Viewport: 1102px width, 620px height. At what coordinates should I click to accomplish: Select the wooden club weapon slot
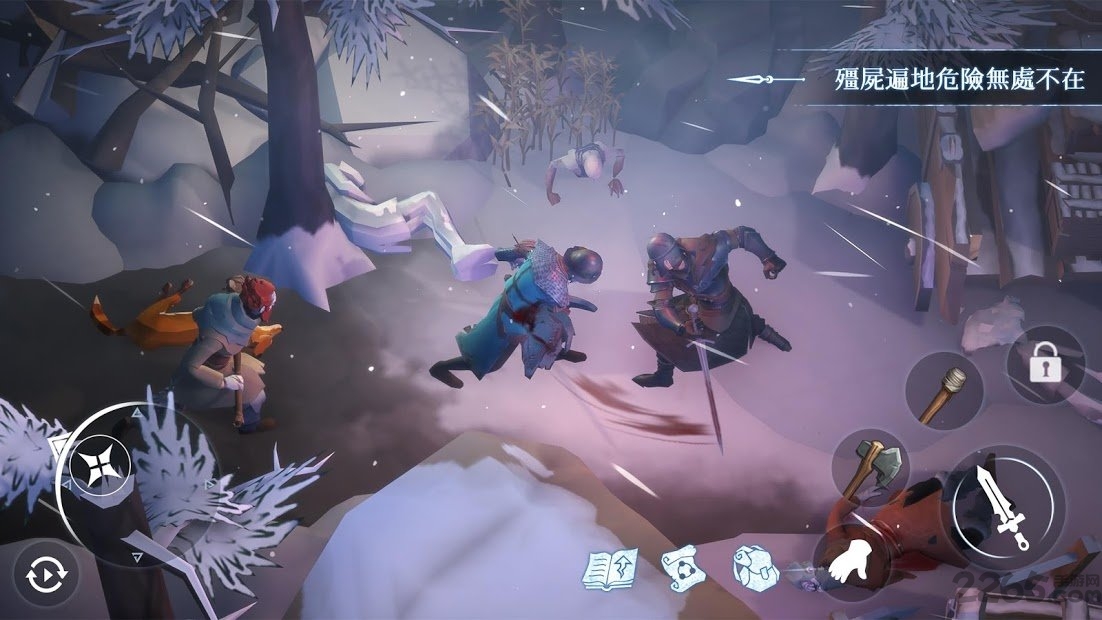tap(945, 392)
